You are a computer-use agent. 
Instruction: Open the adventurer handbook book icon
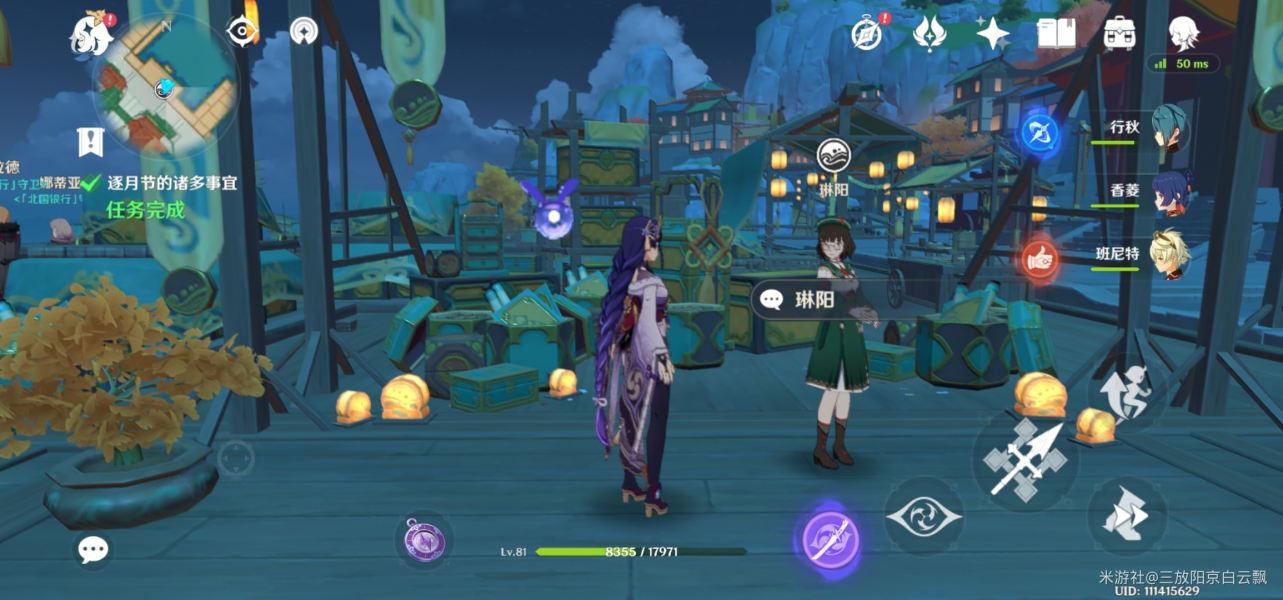[x=1056, y=34]
